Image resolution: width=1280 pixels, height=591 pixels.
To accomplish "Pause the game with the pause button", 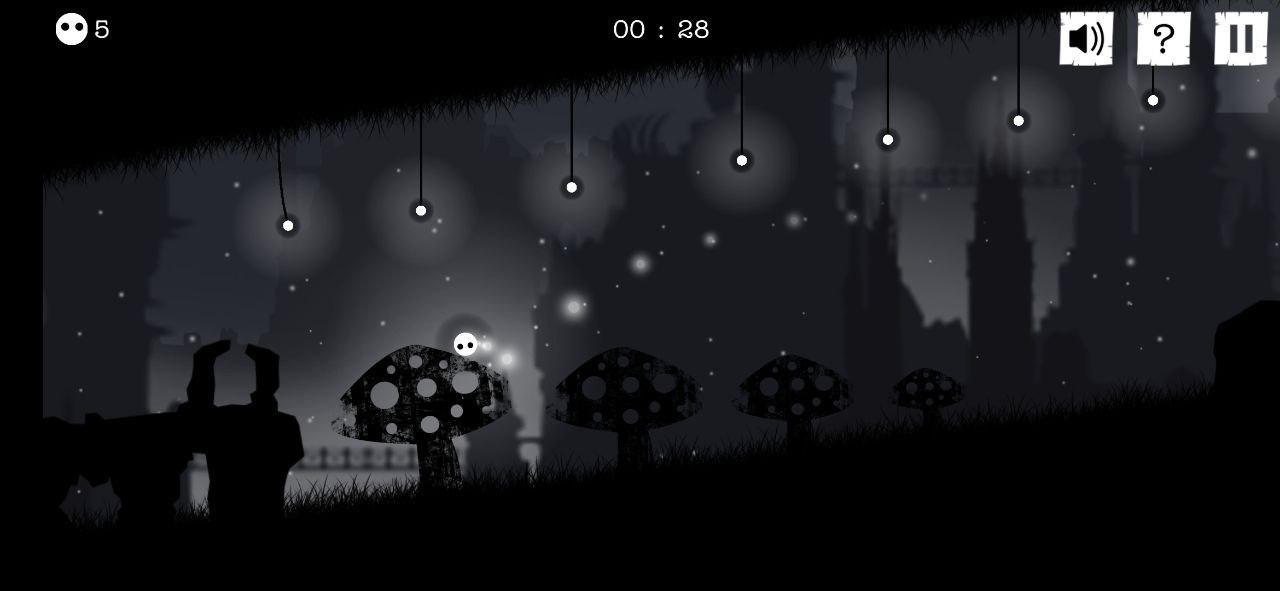I will tap(1241, 39).
